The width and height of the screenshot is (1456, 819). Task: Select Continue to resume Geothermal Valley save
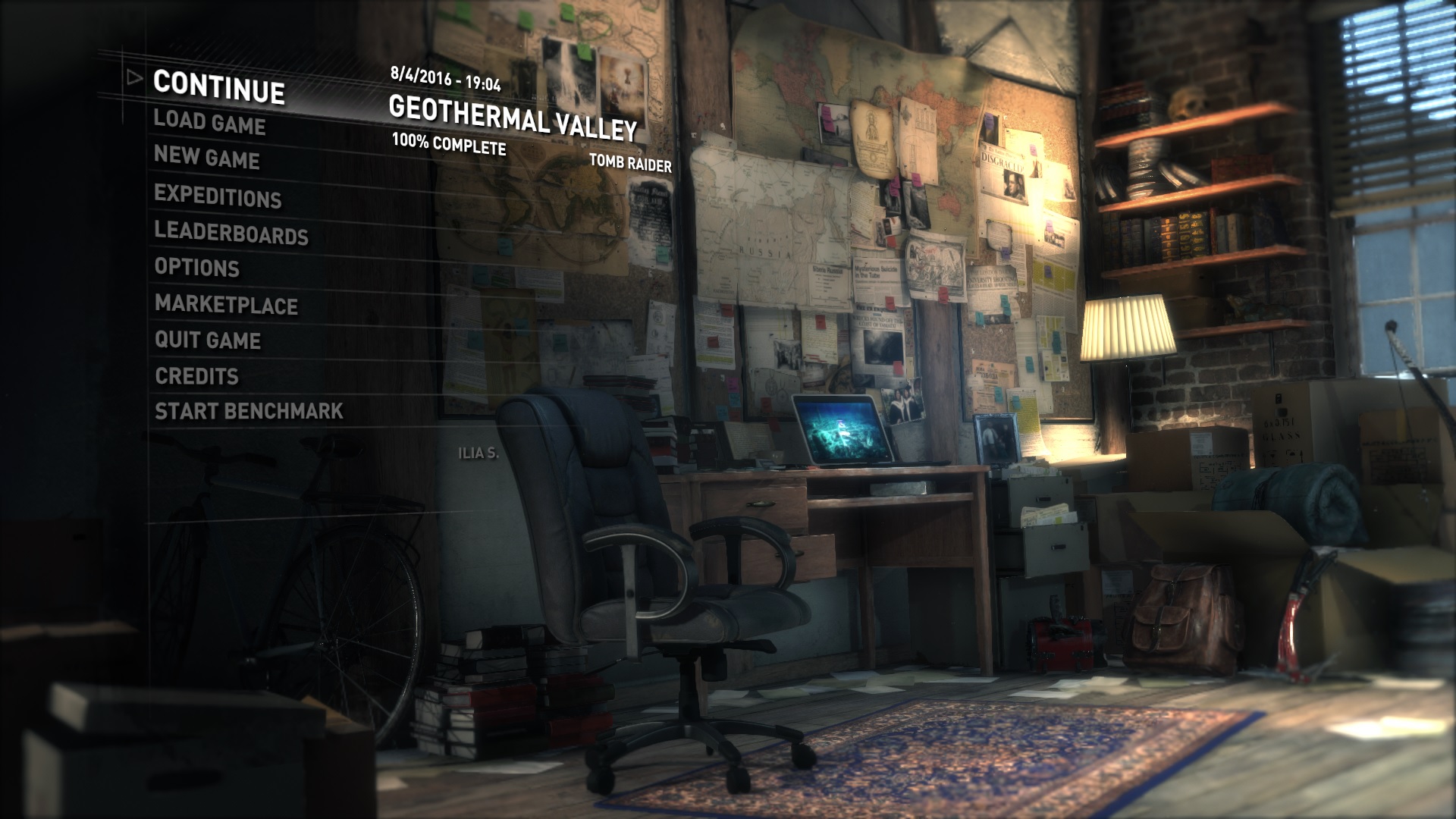pyautogui.click(x=219, y=86)
